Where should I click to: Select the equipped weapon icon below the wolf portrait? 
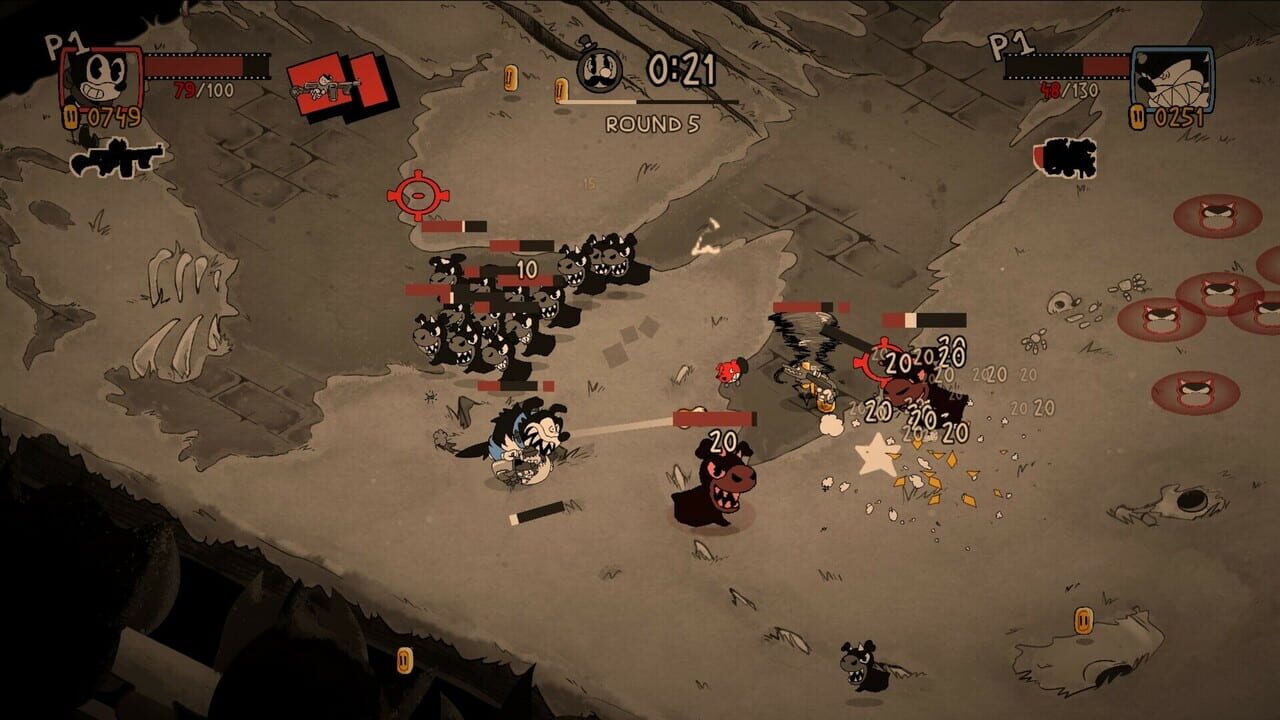click(x=1066, y=157)
